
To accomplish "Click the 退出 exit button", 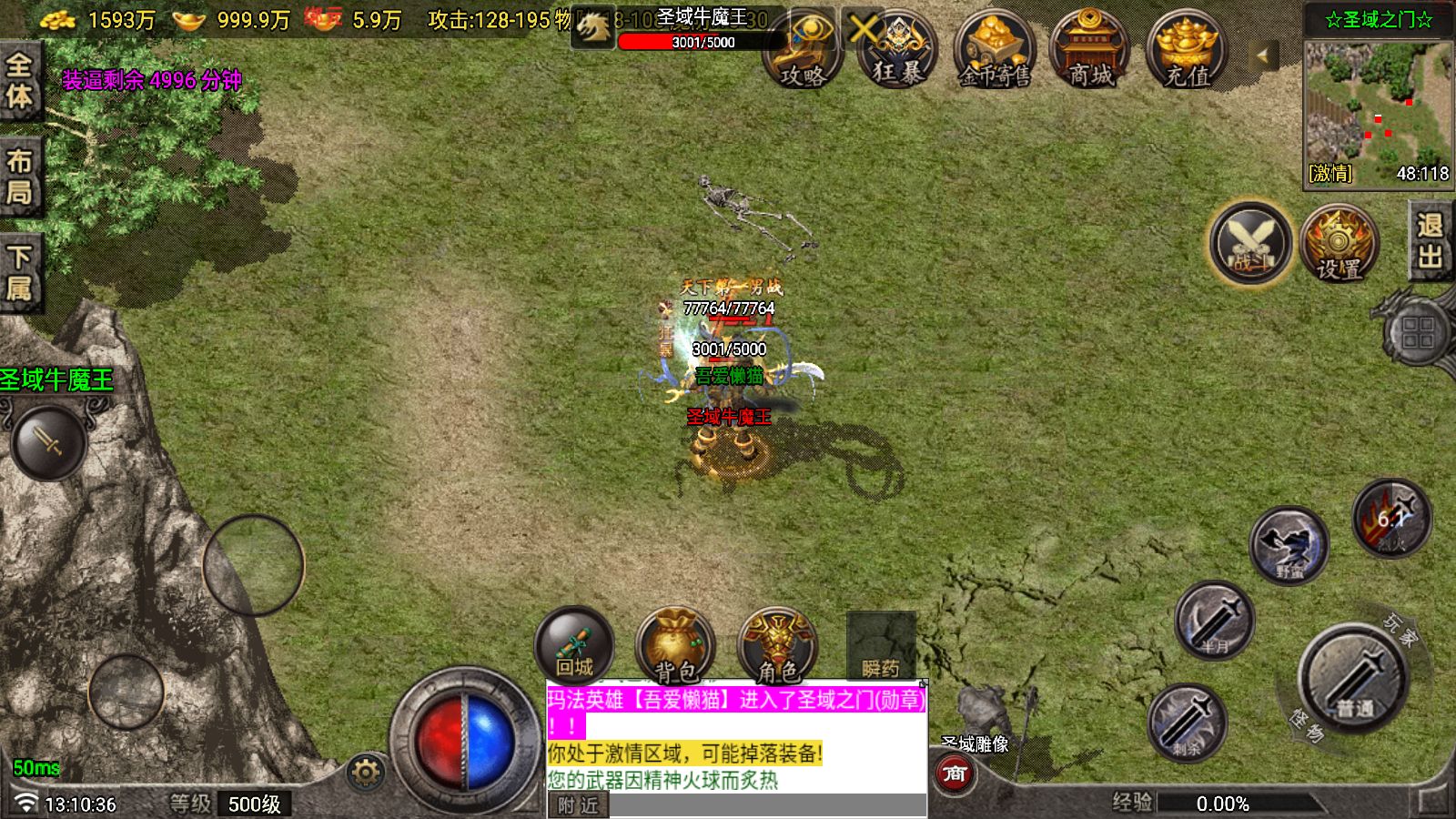I will tap(1430, 241).
